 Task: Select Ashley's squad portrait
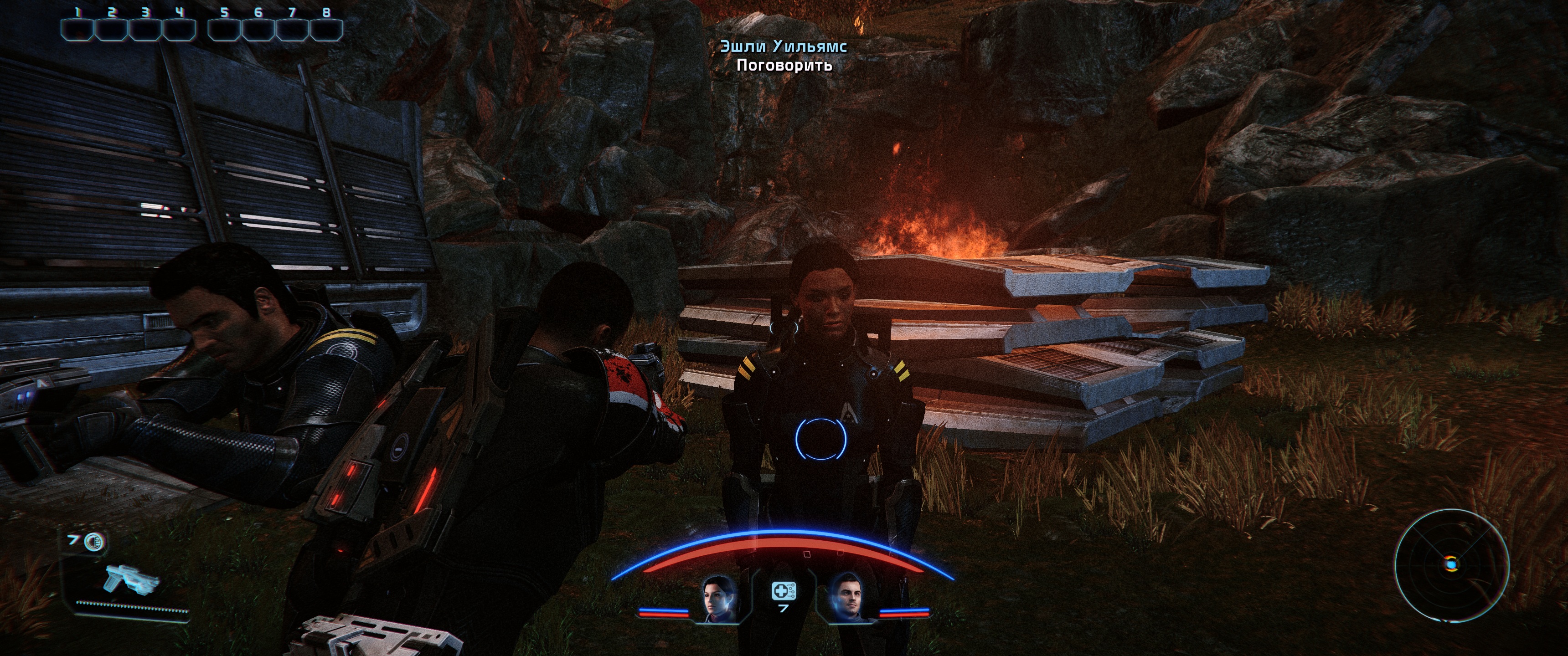[x=720, y=597]
